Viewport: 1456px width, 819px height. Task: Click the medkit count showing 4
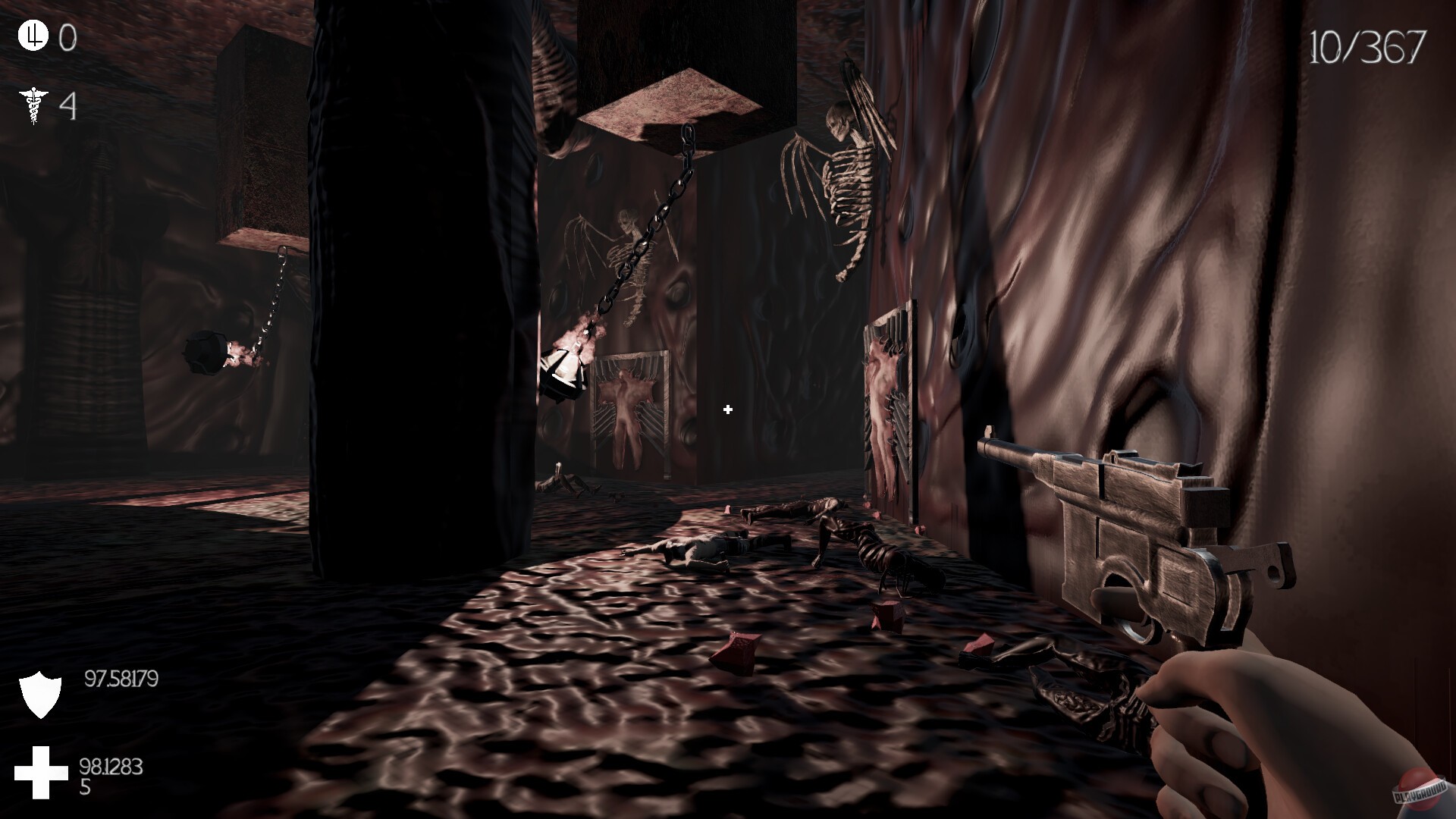tap(69, 105)
